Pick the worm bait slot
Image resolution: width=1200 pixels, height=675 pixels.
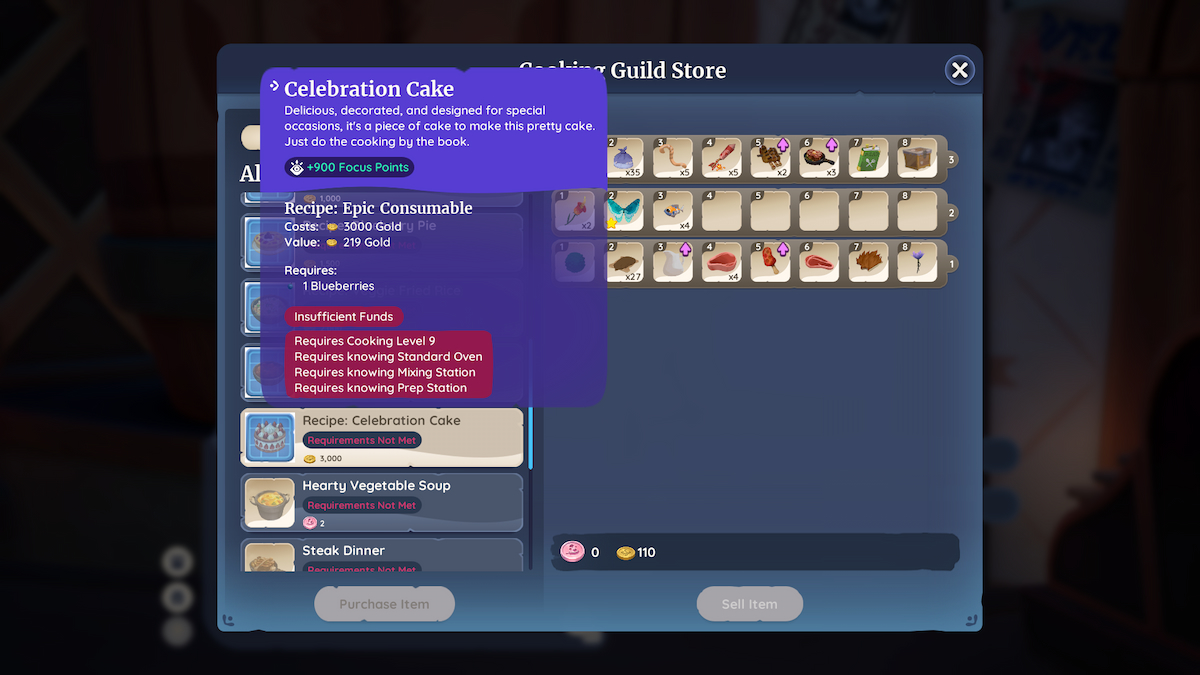pyautogui.click(x=673, y=158)
